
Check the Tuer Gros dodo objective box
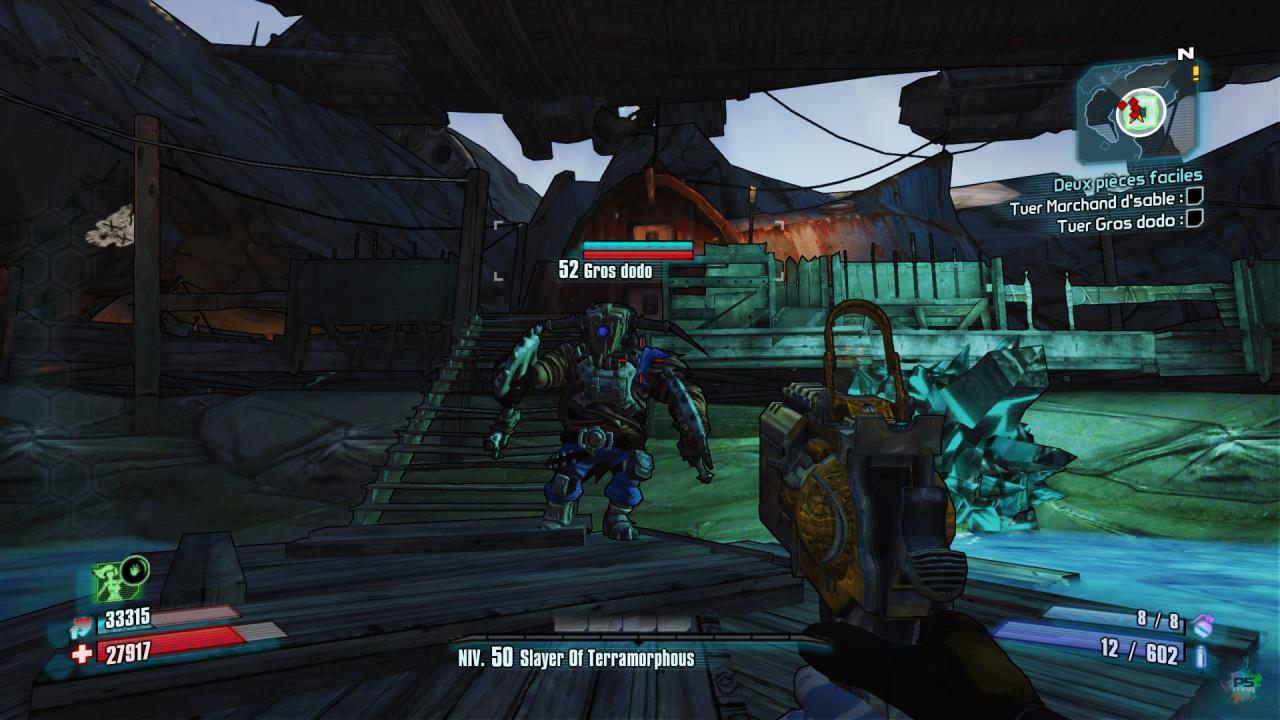coord(1194,219)
